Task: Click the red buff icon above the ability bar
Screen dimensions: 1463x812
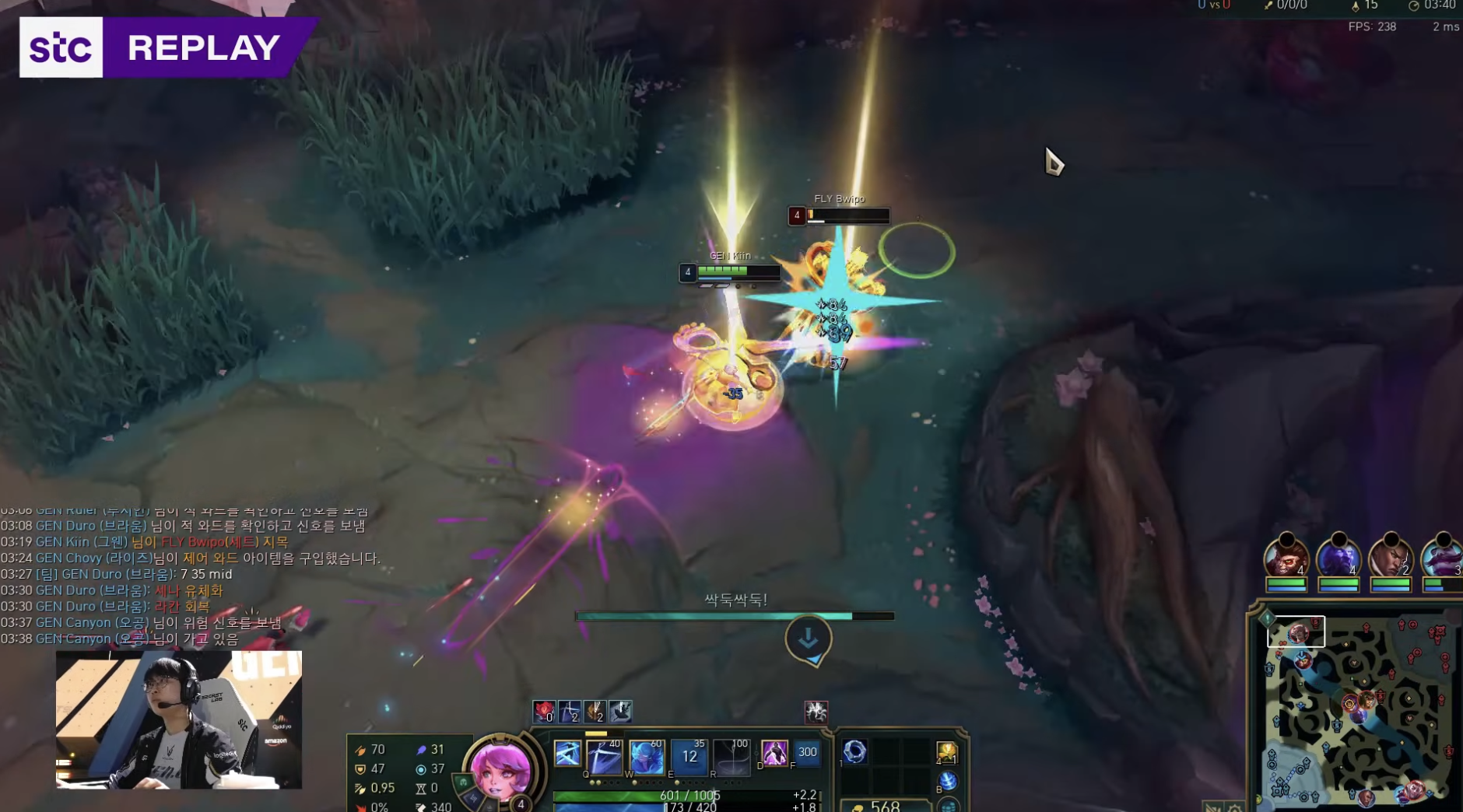Action: click(x=544, y=712)
